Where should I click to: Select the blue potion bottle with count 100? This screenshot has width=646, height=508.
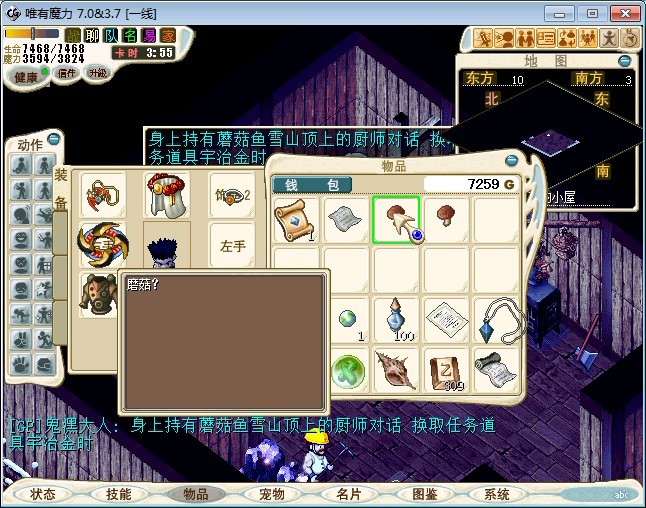(397, 319)
